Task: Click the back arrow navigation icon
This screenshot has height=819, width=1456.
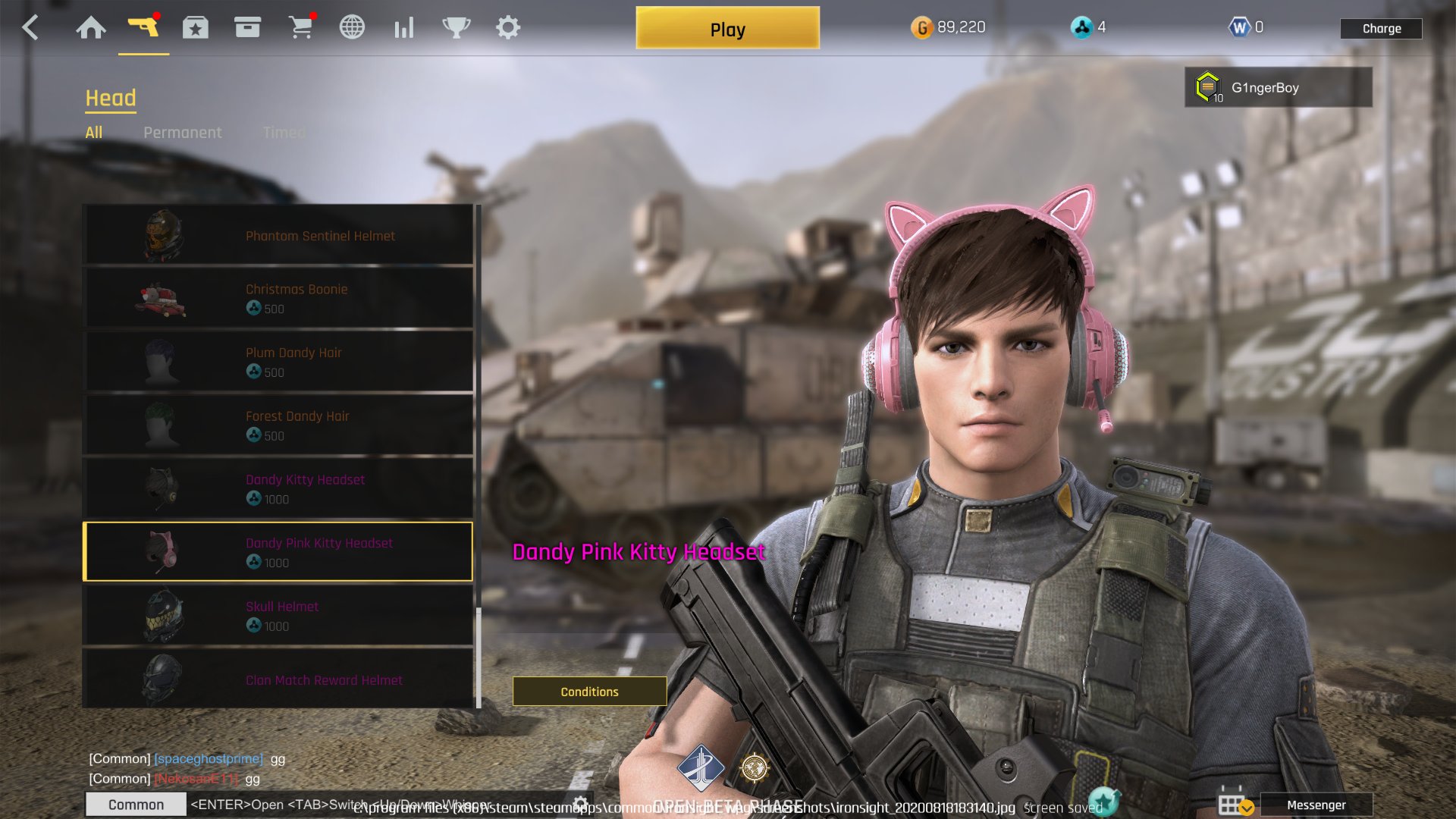Action: point(30,27)
